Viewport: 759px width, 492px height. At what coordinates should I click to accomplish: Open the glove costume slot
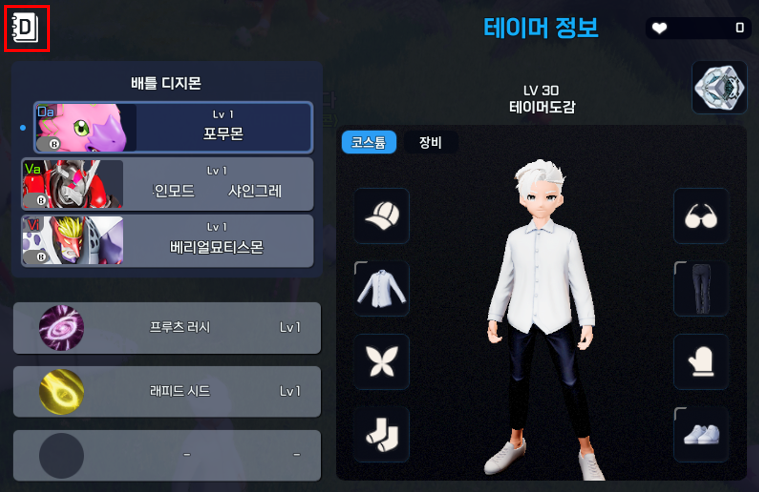pyautogui.click(x=700, y=362)
